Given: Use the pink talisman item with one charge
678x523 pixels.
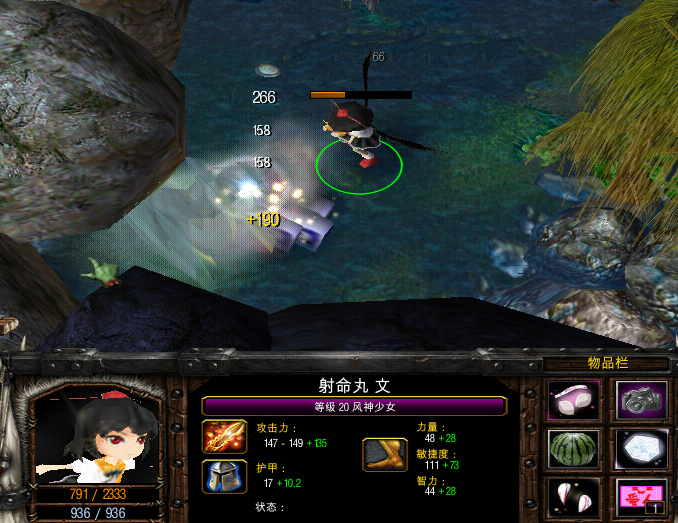Looking at the screenshot, I should (641, 496).
